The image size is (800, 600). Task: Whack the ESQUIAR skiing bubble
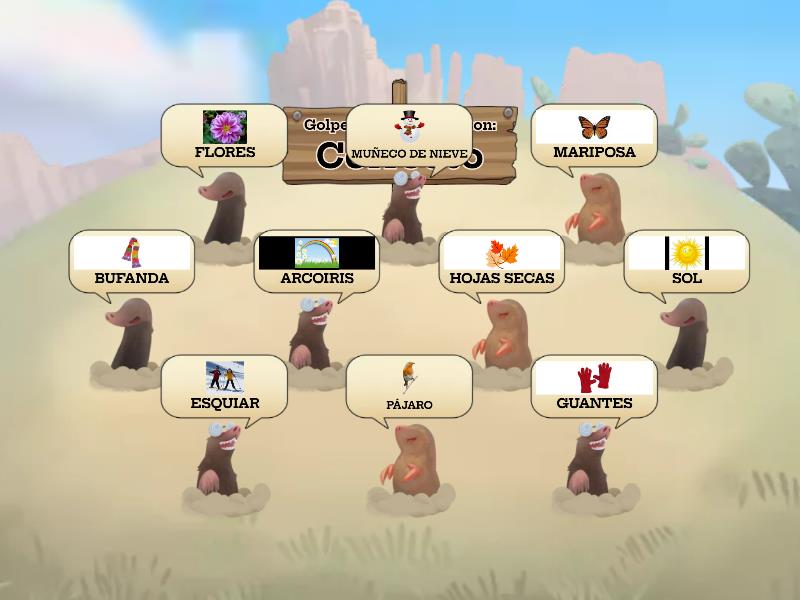click(224, 387)
